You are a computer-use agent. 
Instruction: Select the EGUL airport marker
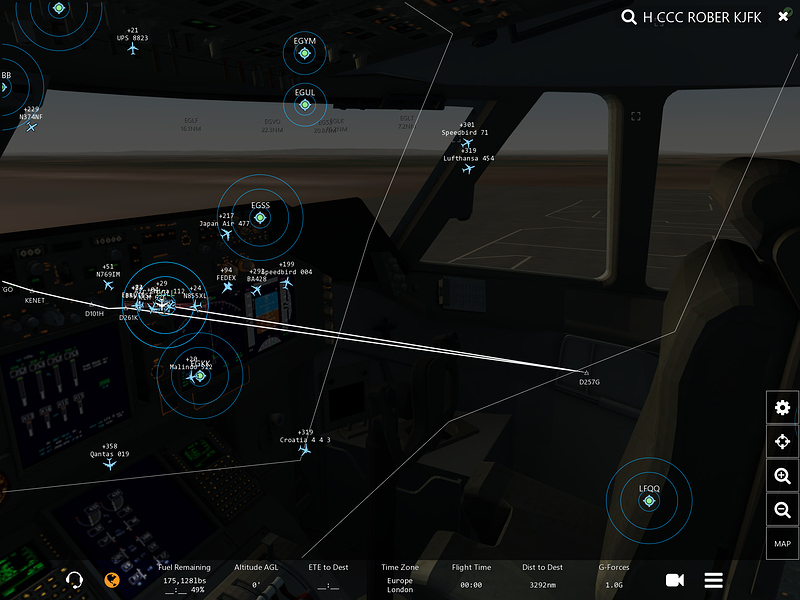pyautogui.click(x=305, y=104)
